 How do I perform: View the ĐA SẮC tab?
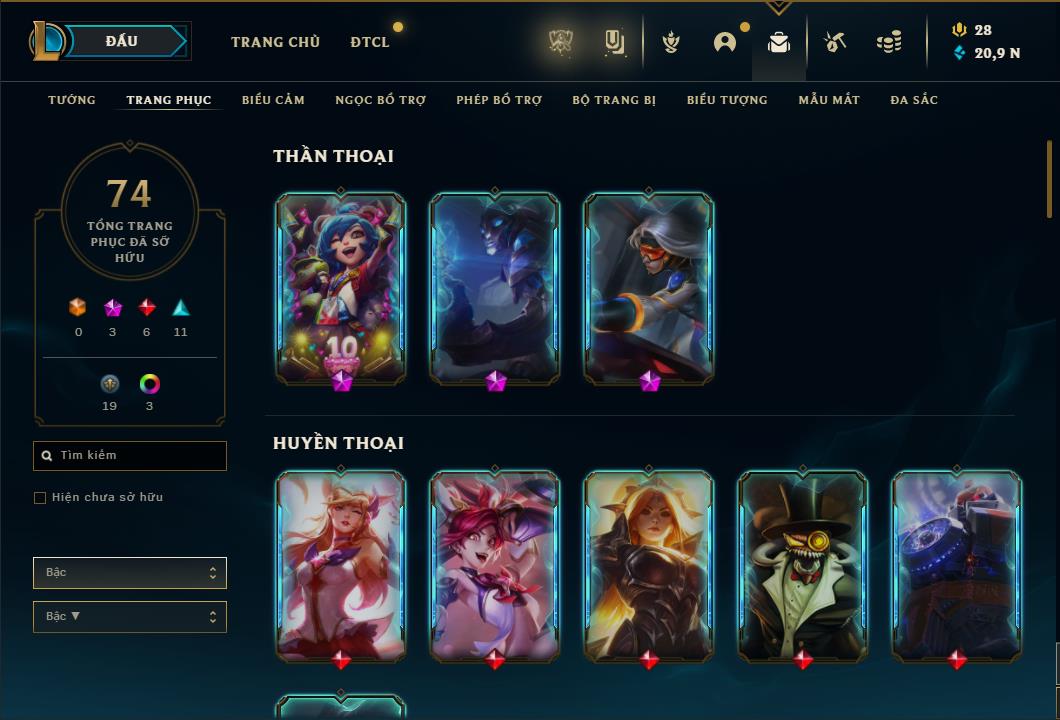point(914,100)
